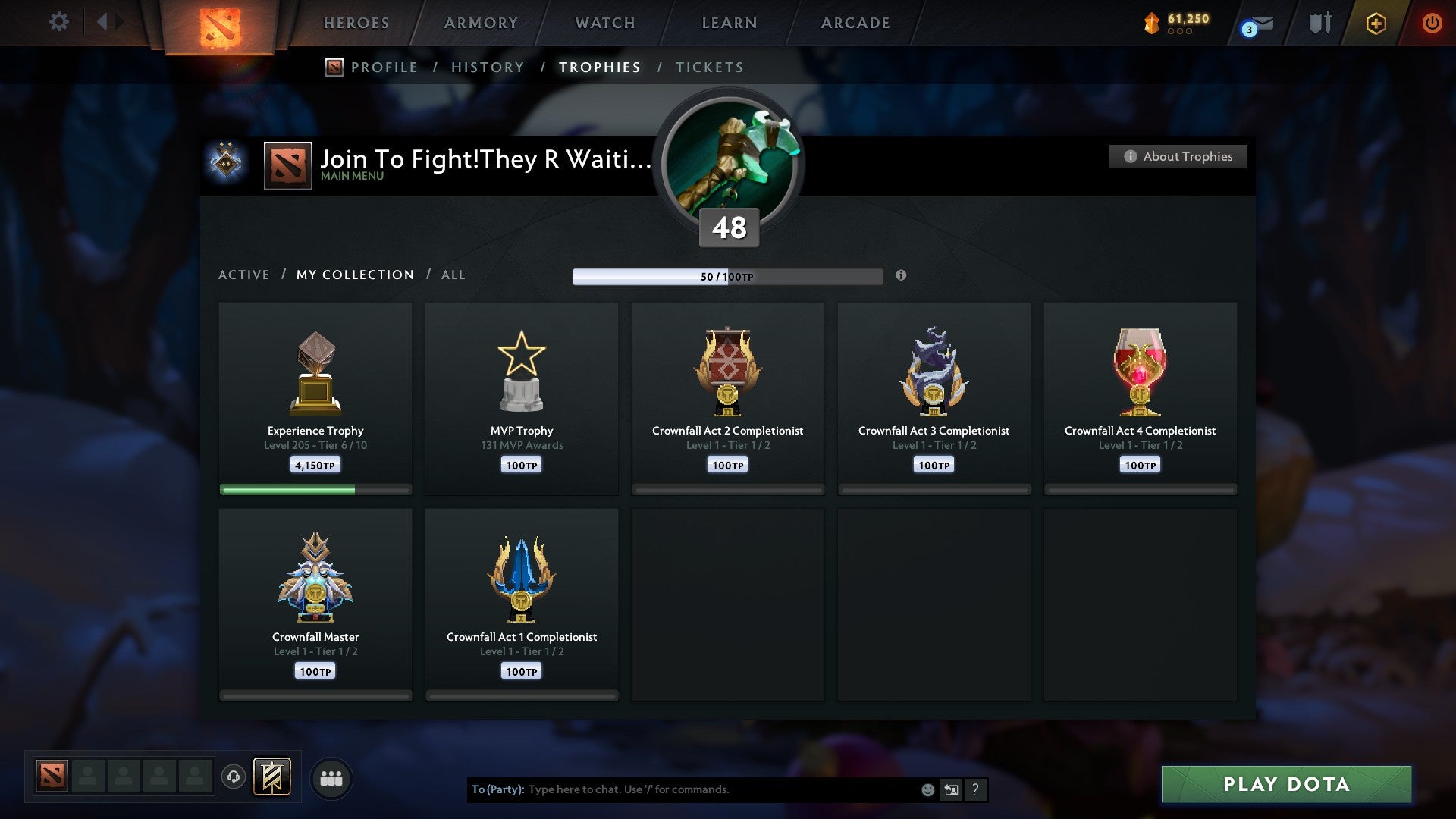The width and height of the screenshot is (1456, 819).
Task: Click the power button to exit
Action: point(1432,23)
